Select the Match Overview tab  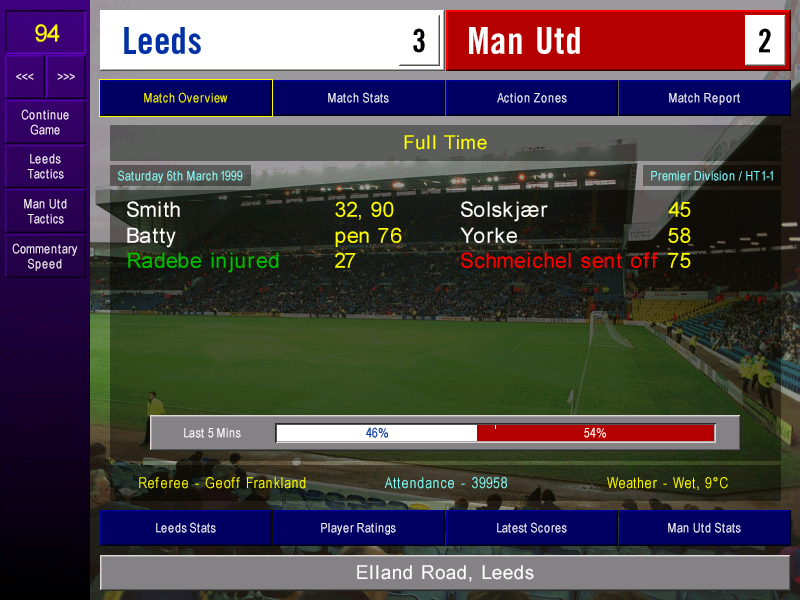(185, 98)
